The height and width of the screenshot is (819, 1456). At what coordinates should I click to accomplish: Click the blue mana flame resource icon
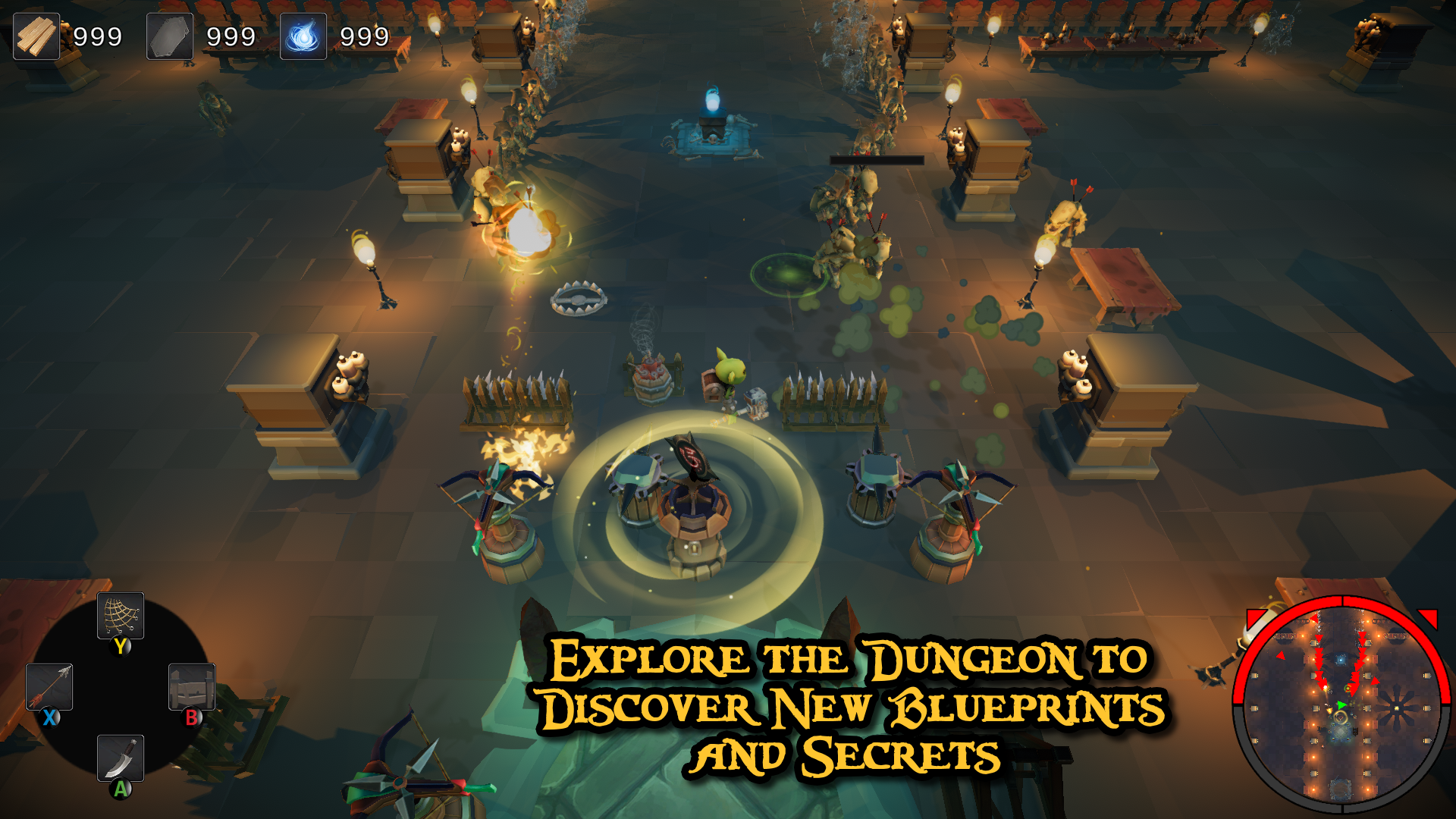(303, 36)
